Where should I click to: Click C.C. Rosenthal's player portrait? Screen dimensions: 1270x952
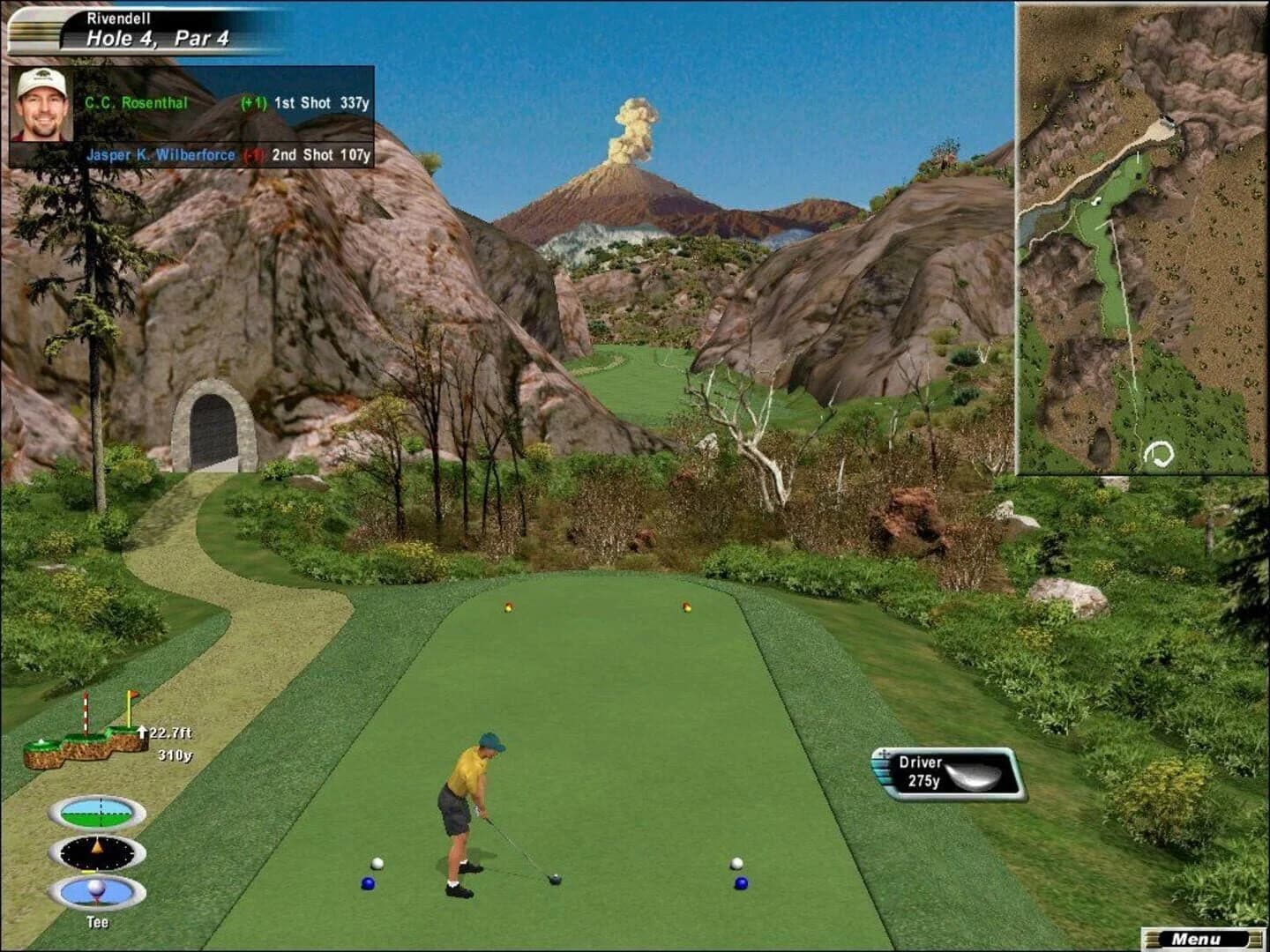pyautogui.click(x=41, y=106)
